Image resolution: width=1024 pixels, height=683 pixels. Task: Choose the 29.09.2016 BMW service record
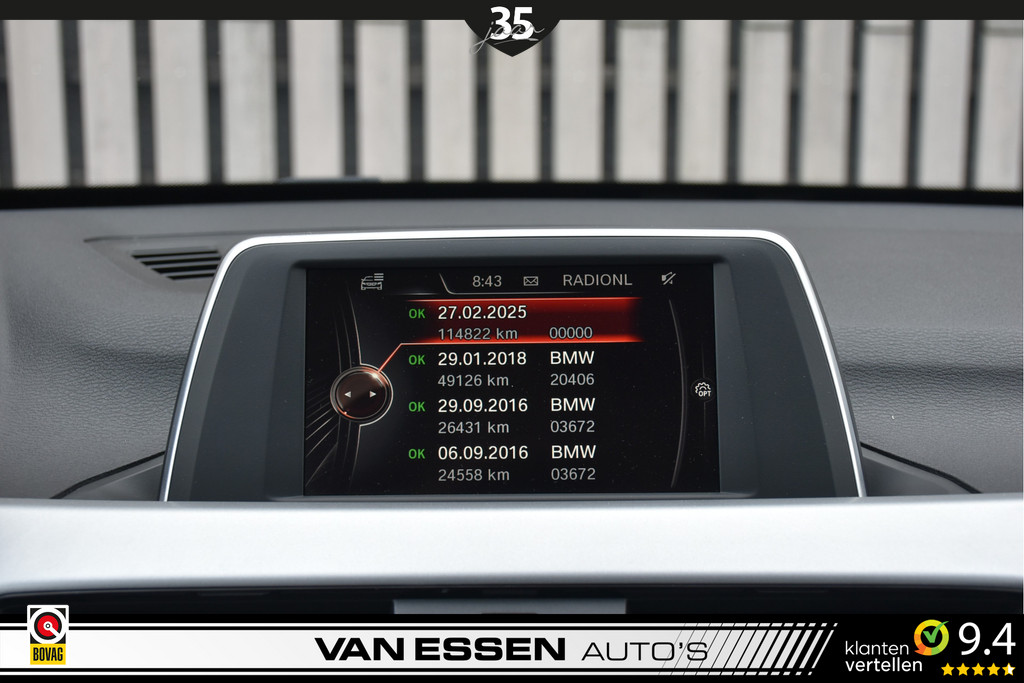[515, 416]
